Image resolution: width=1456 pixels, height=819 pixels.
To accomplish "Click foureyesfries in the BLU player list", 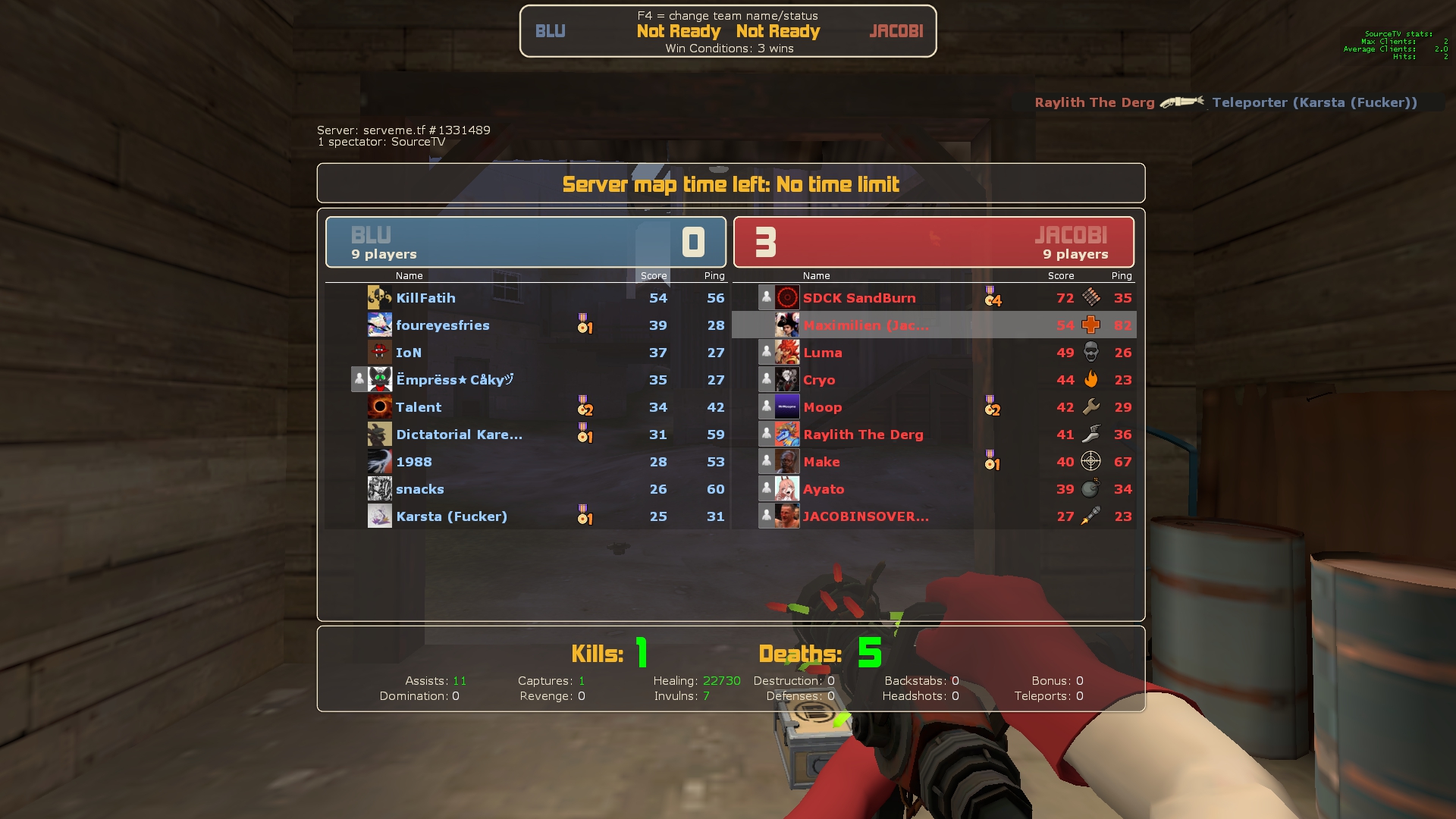I will (442, 325).
